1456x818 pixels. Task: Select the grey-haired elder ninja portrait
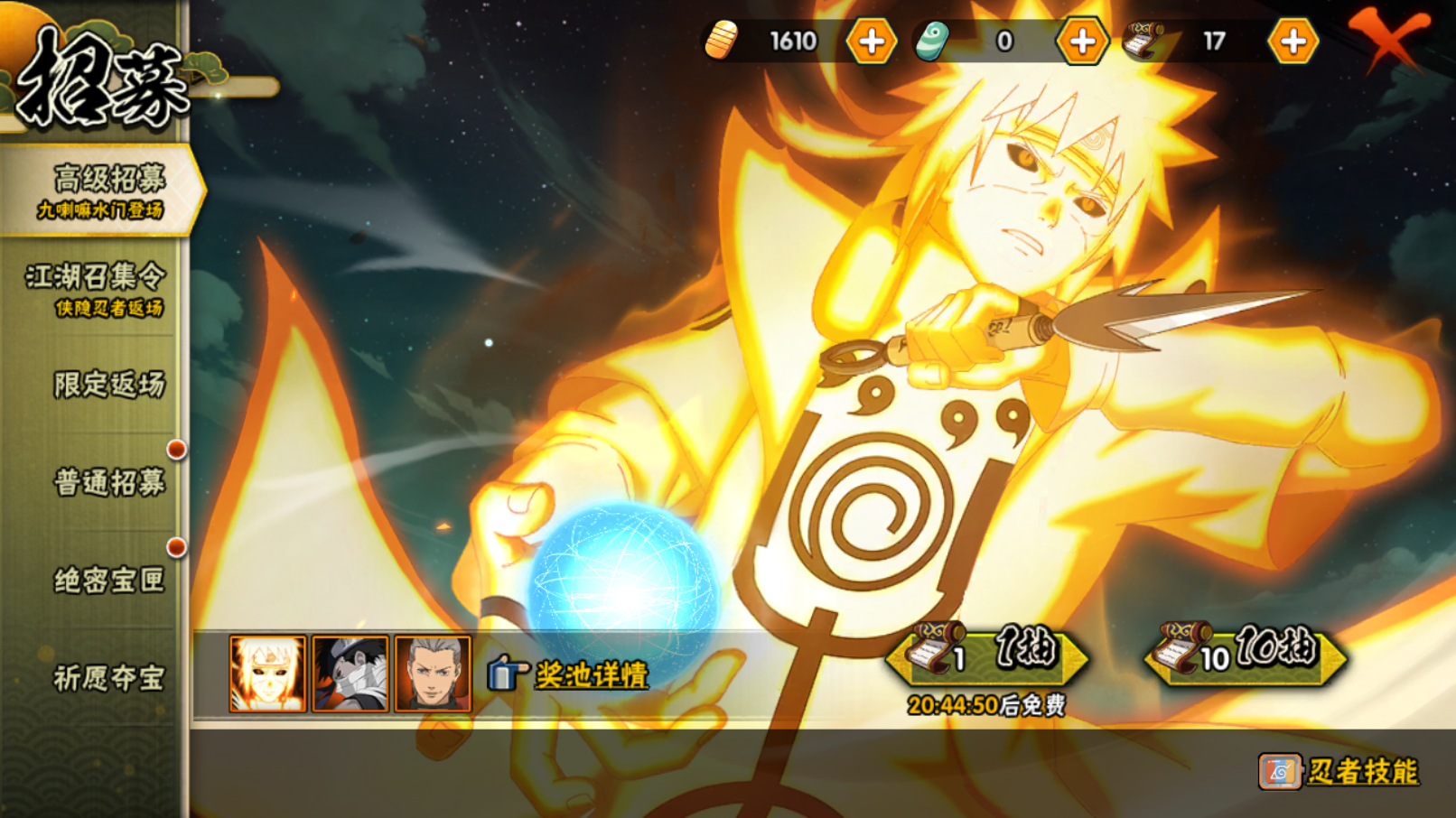pos(434,674)
